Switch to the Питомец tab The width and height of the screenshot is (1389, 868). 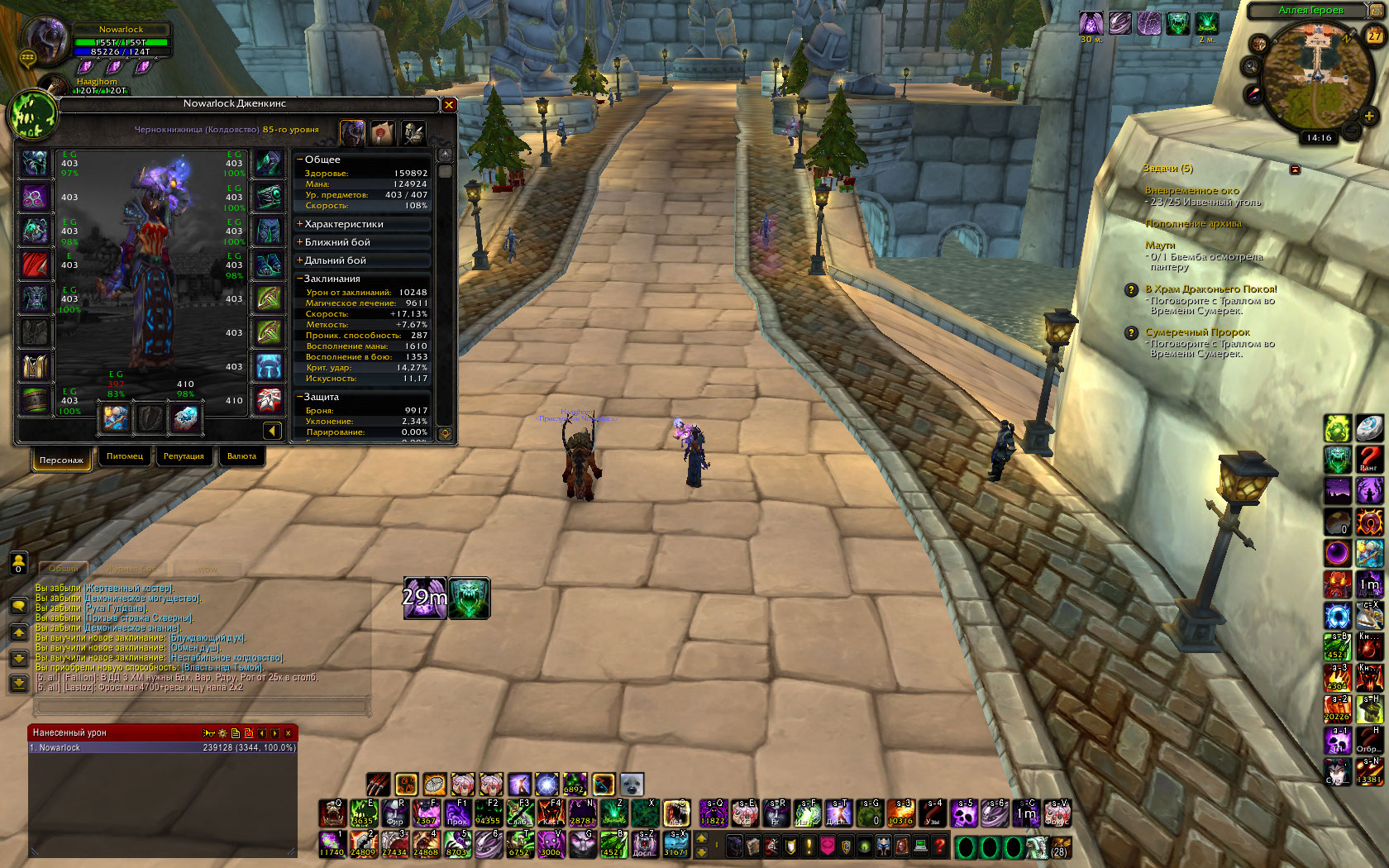point(125,456)
